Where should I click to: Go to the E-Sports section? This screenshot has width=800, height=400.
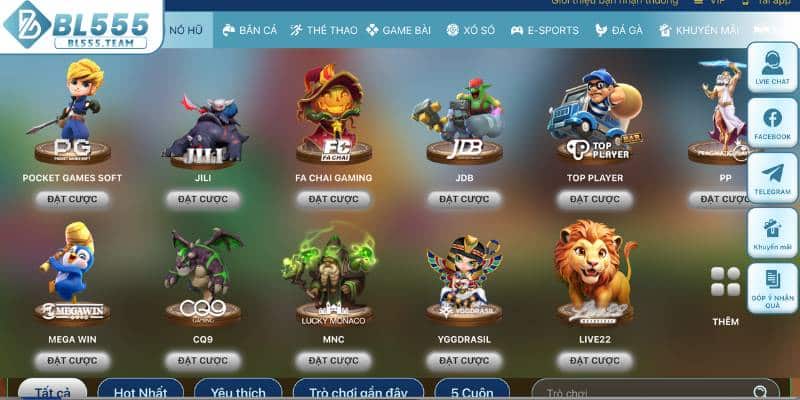pyautogui.click(x=545, y=30)
